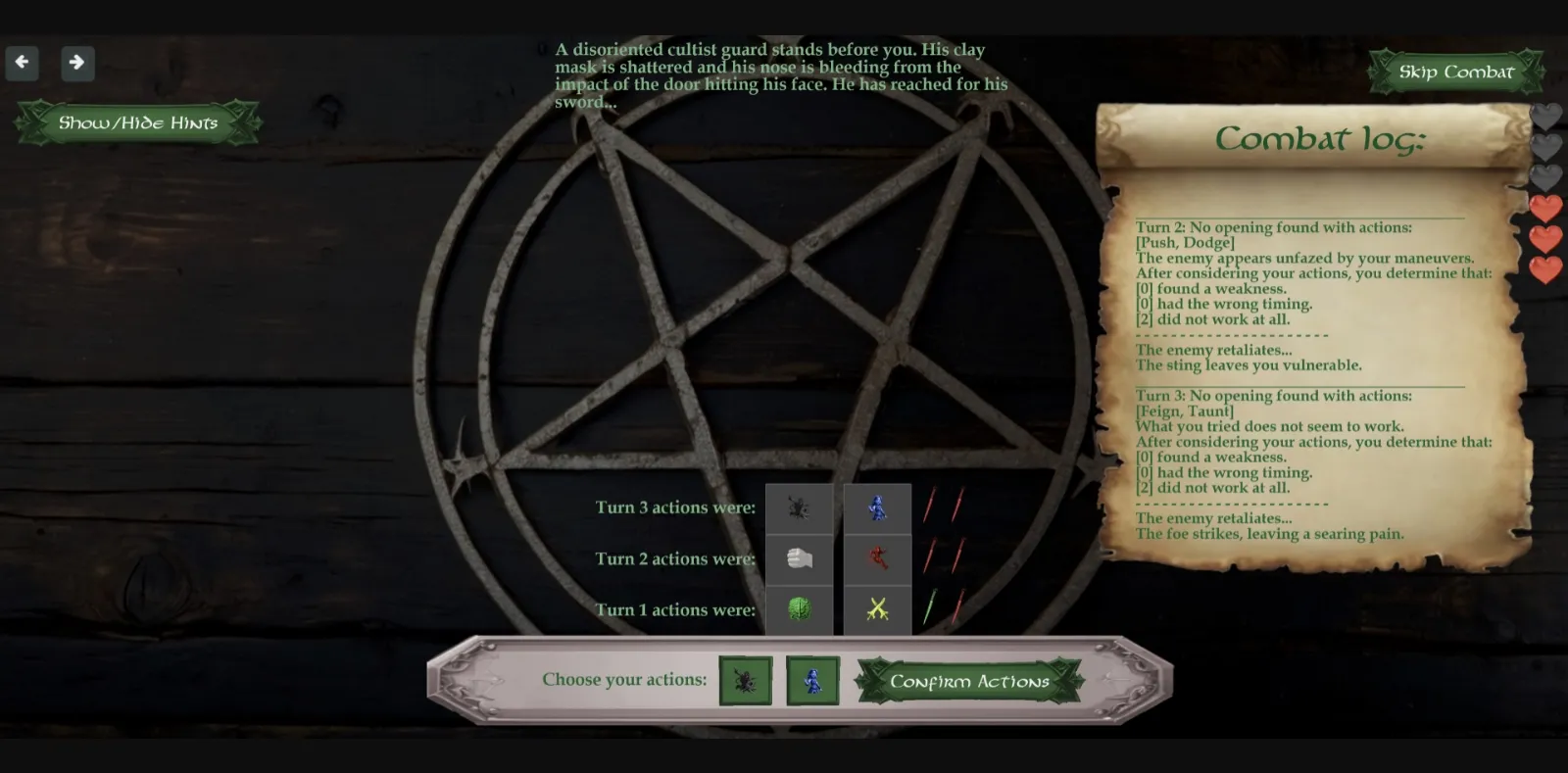This screenshot has height=773, width=1568.
Task: Click the topmost red heart indicator
Action: (x=1545, y=208)
